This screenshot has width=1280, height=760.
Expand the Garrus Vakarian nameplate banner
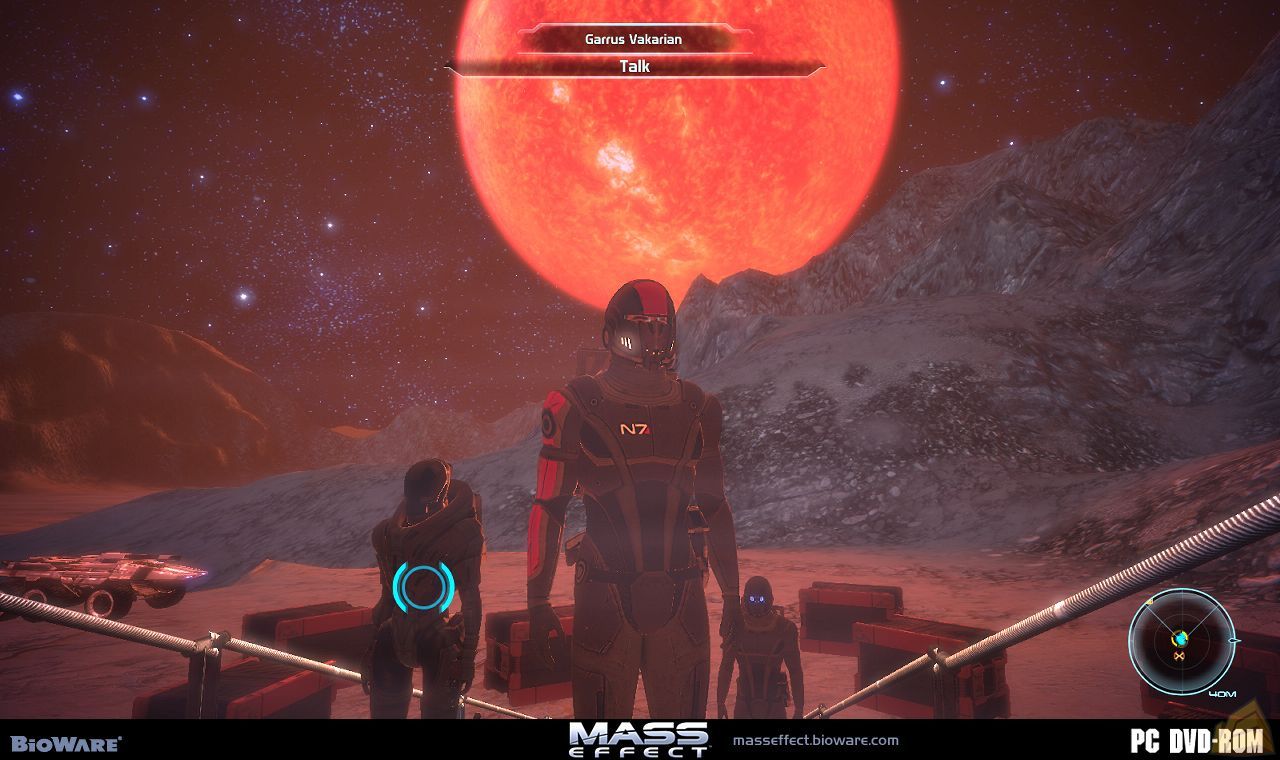click(633, 40)
